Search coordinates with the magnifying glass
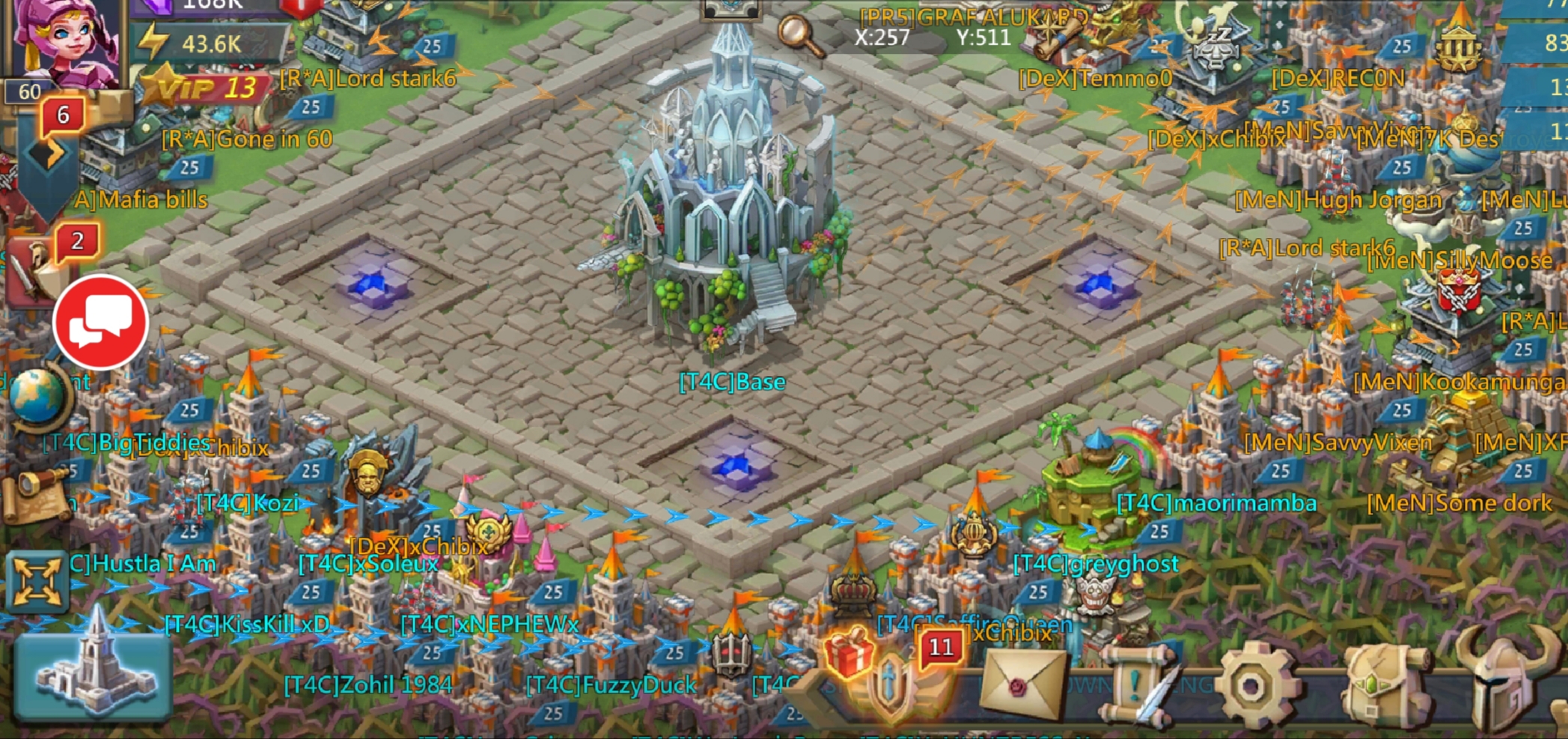Viewport: 1568px width, 739px height. coord(799,34)
